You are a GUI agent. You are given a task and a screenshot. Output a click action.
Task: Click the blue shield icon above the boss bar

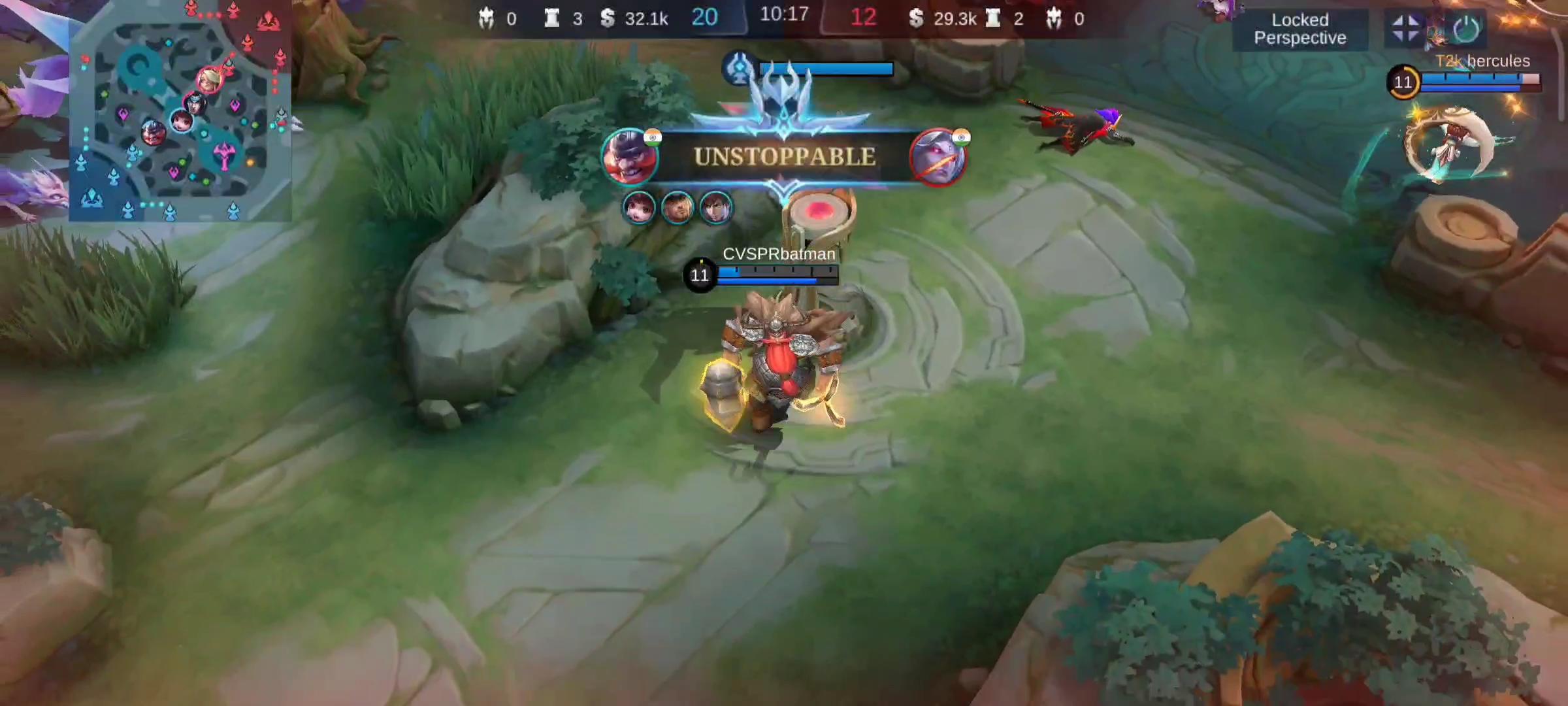coord(738,69)
